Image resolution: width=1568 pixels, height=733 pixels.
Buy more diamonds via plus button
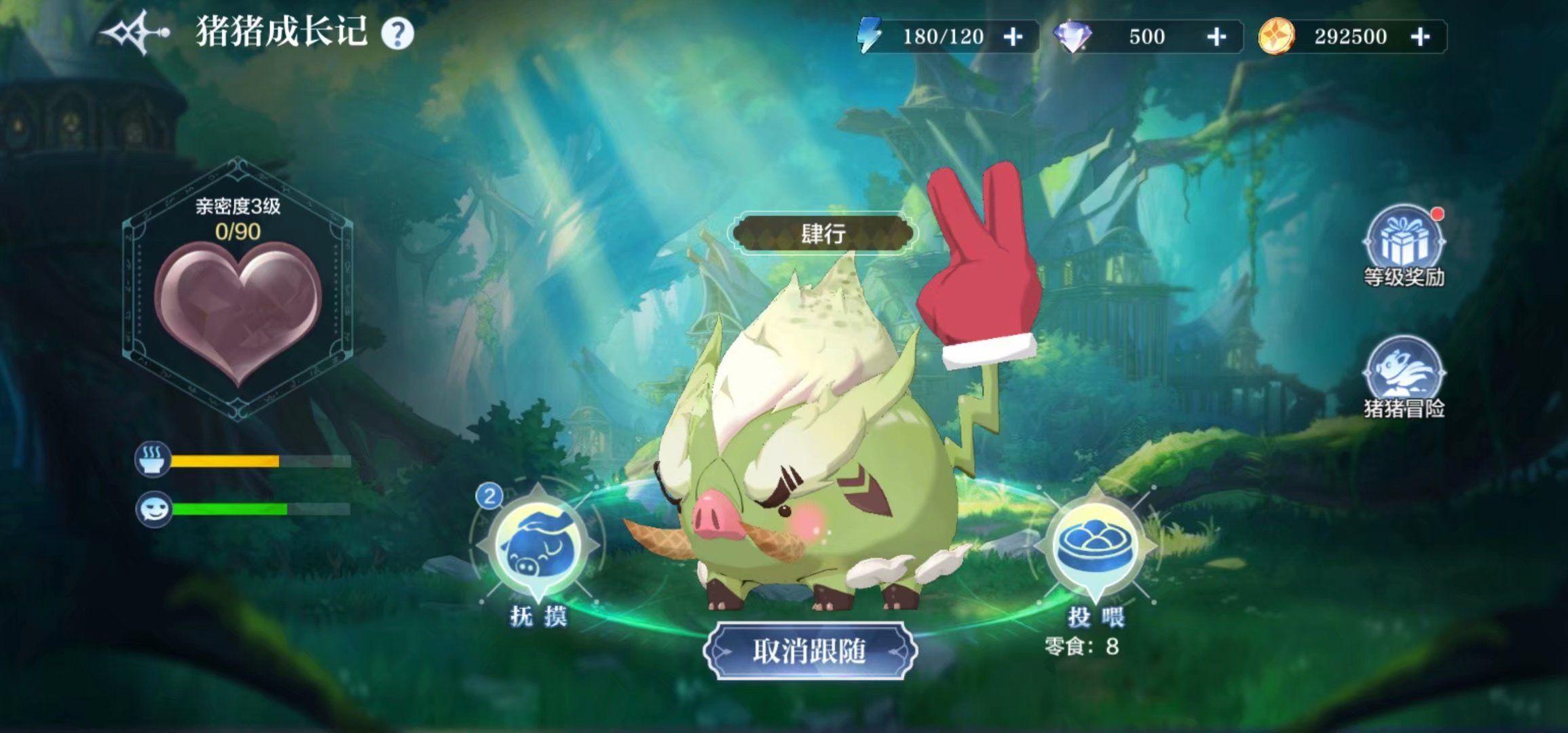(x=1216, y=37)
